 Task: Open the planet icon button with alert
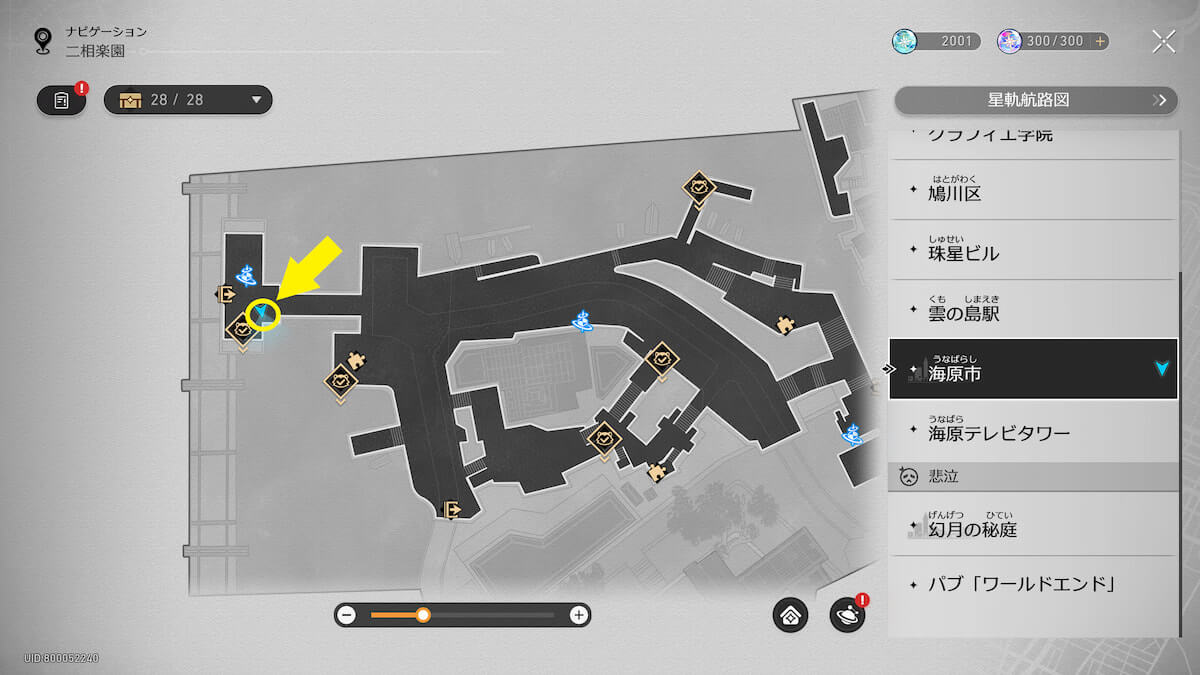[846, 616]
